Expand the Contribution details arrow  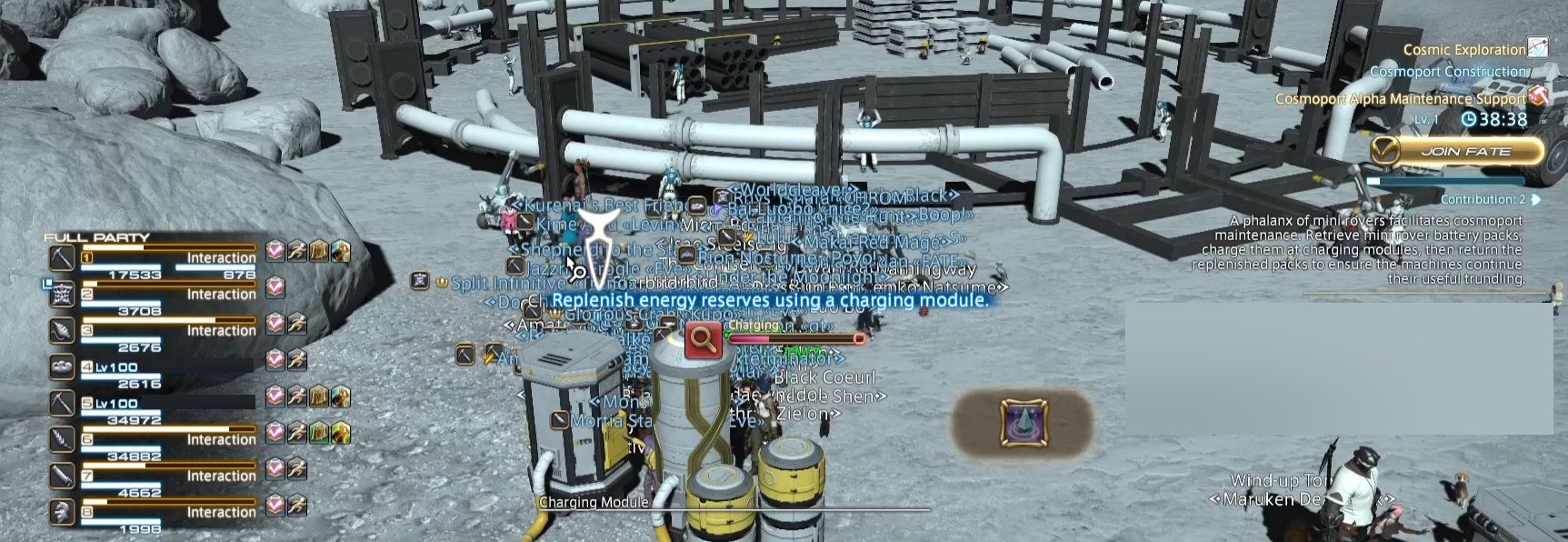(1536, 199)
